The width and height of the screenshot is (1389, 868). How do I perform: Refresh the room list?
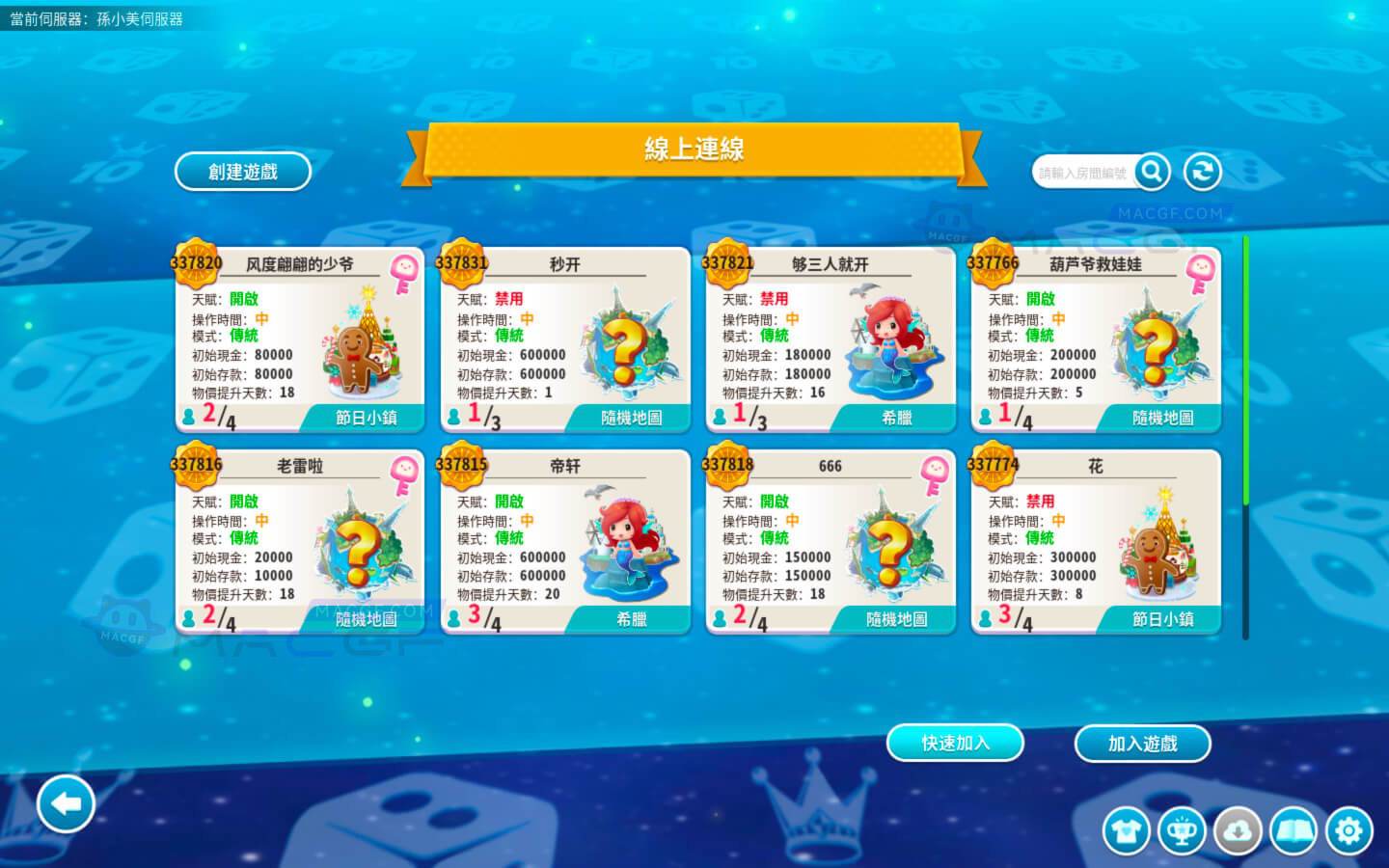(1202, 171)
